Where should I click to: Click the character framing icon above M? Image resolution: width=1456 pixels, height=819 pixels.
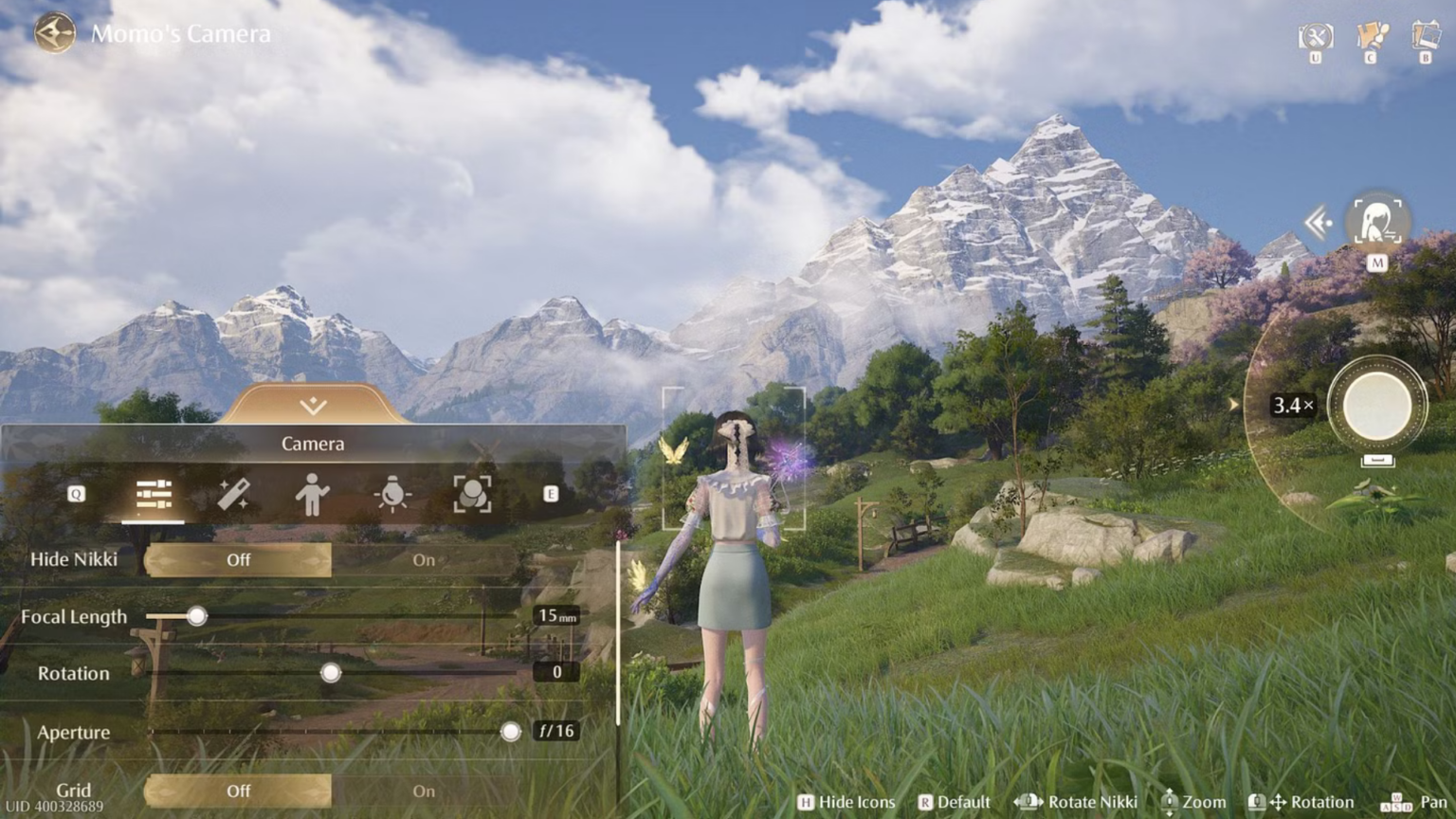(x=1377, y=222)
